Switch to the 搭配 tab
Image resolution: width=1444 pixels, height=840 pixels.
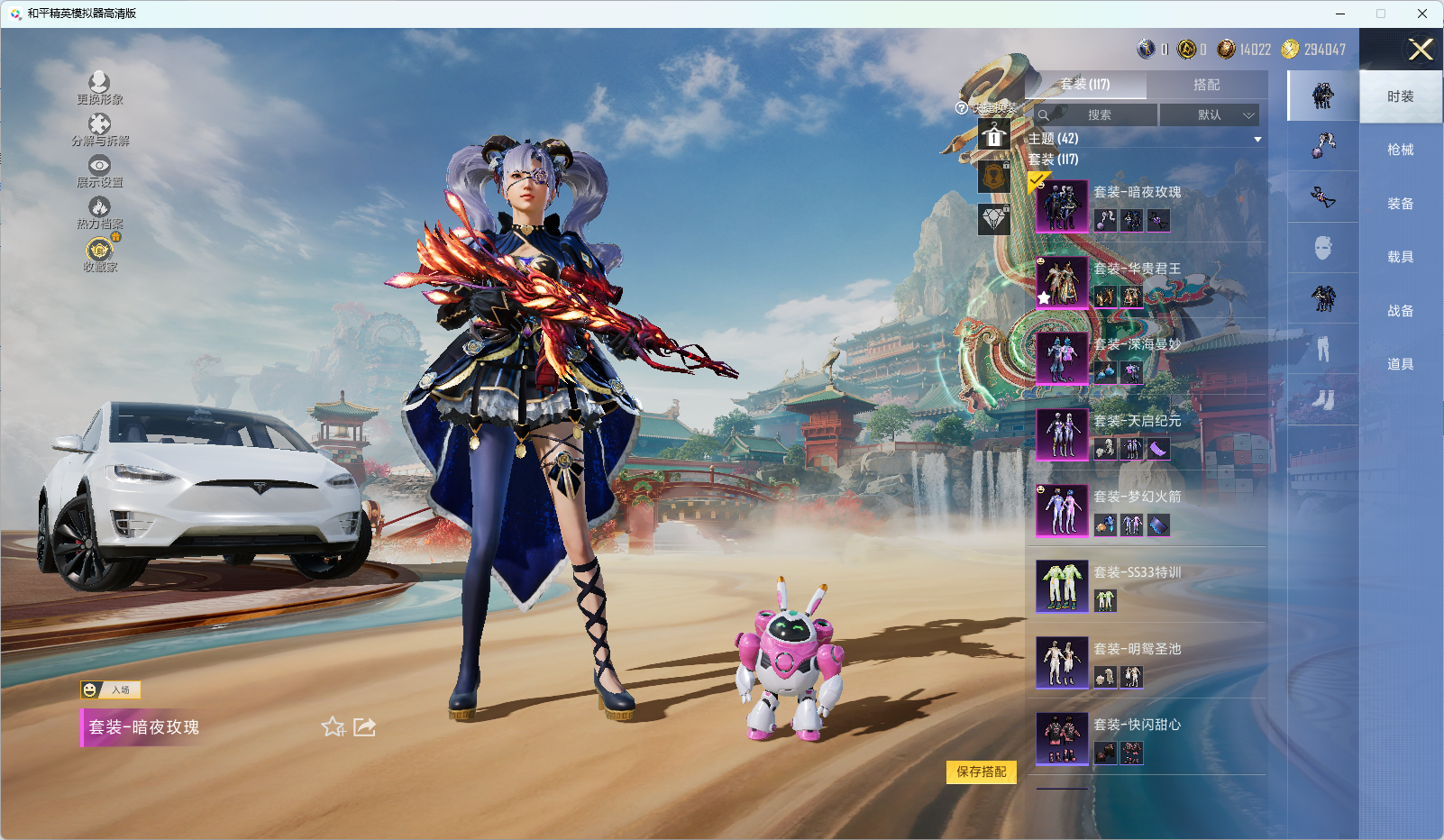click(1206, 85)
